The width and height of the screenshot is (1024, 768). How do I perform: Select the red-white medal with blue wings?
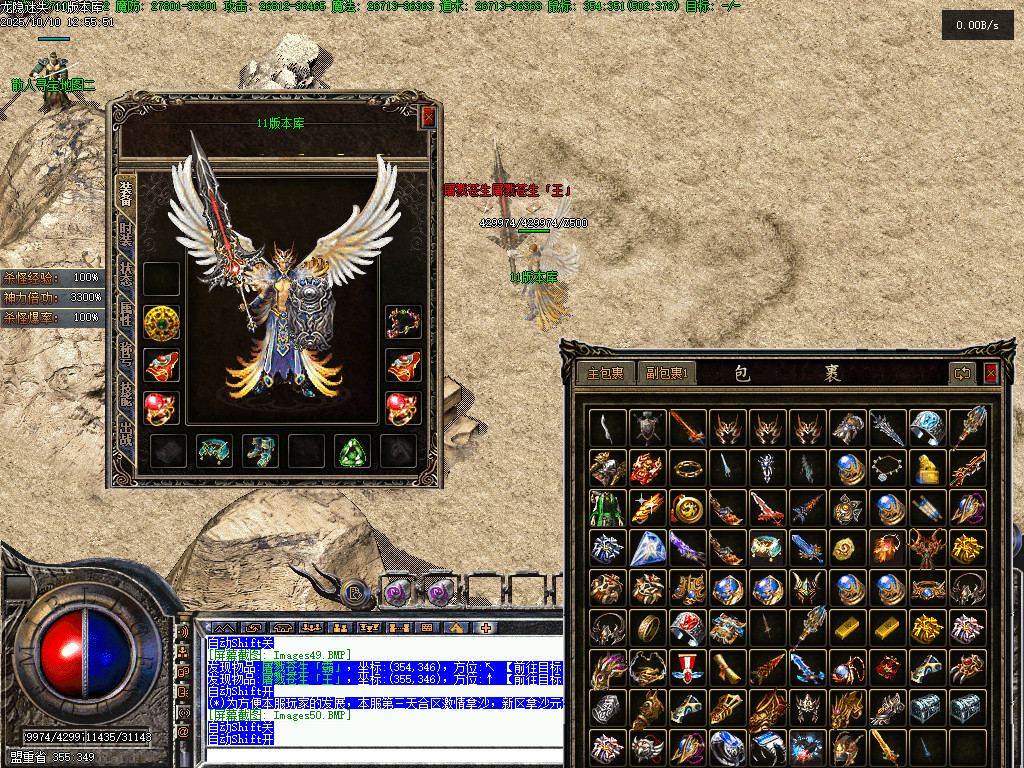(687, 667)
